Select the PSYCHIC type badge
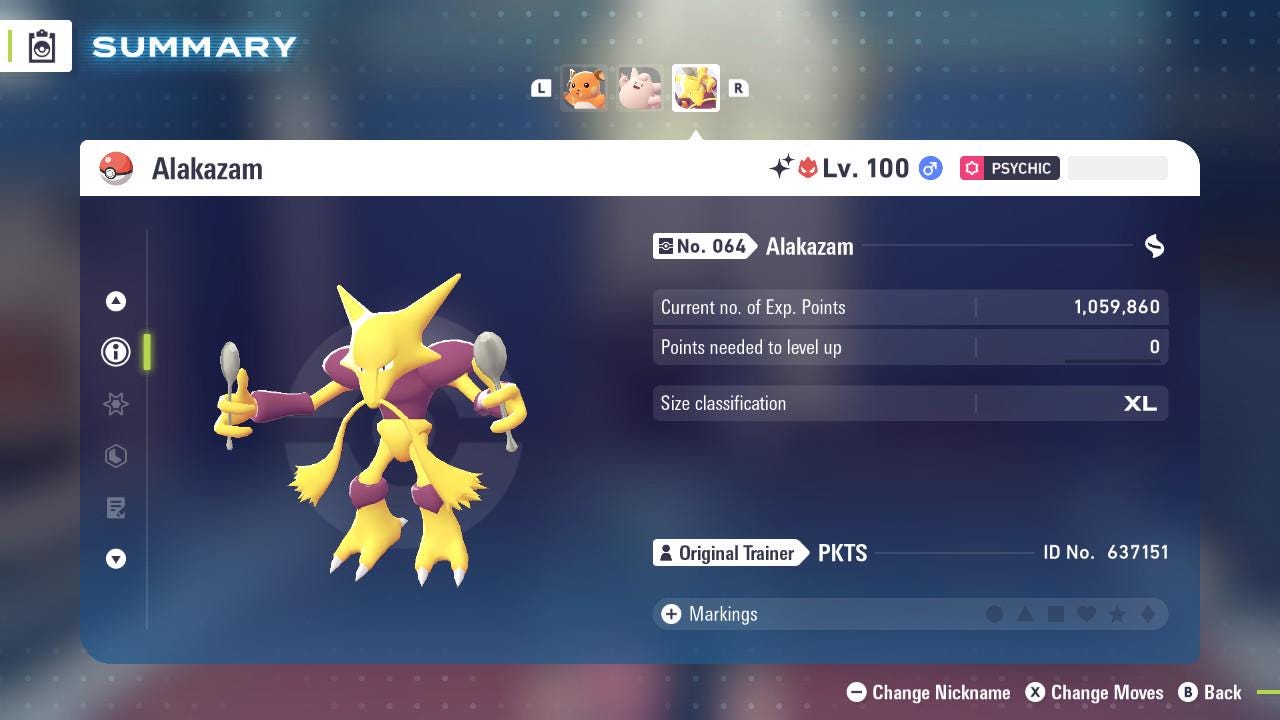1280x720 pixels. click(x=1010, y=168)
